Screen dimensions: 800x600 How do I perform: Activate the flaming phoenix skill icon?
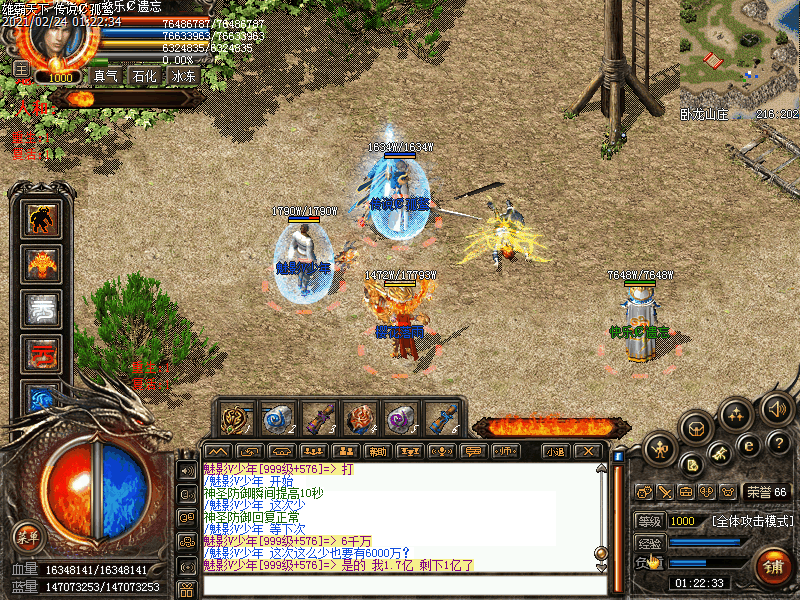point(42,264)
